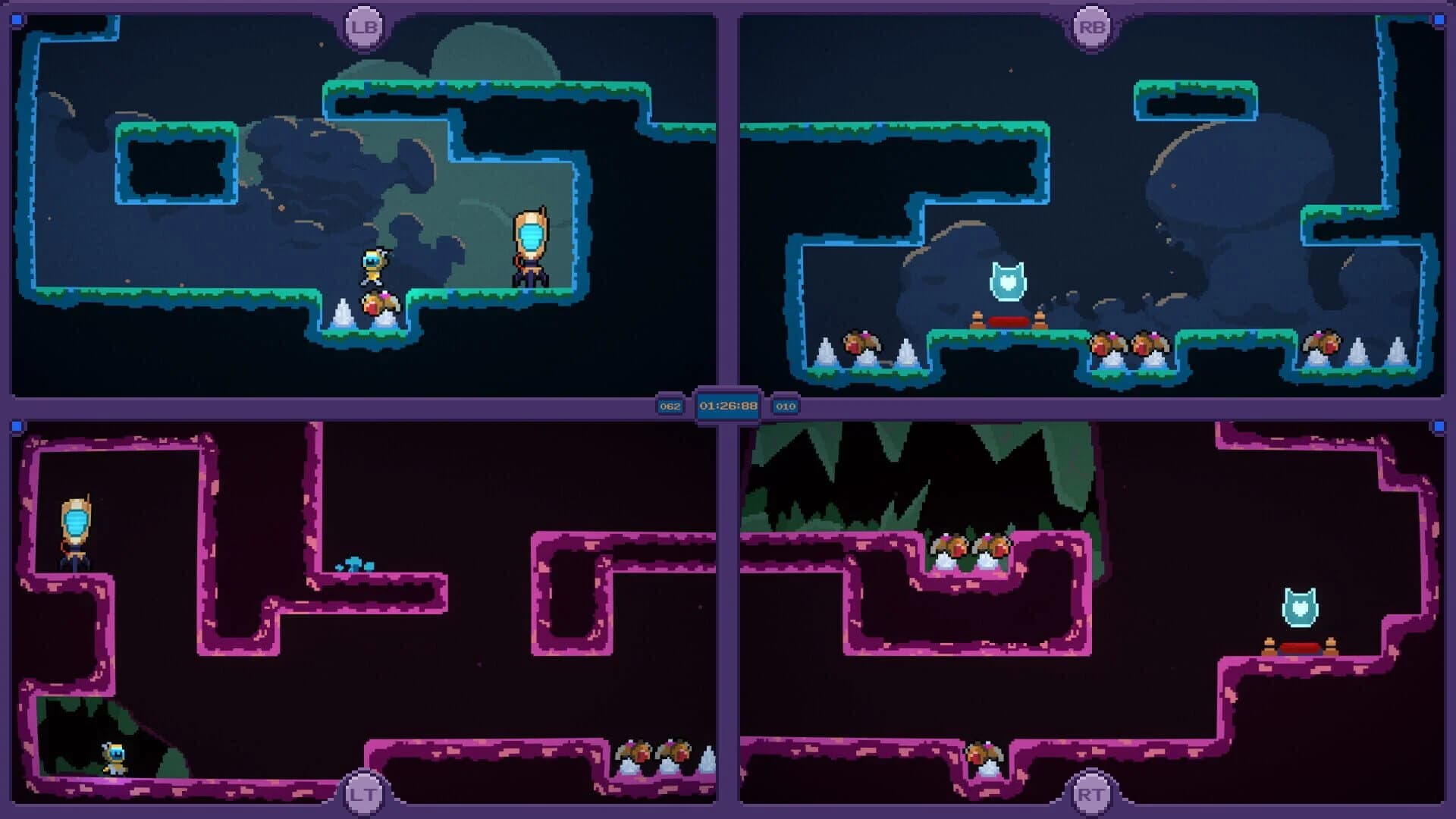Click the yellow astronaut in the LB screen

click(373, 265)
